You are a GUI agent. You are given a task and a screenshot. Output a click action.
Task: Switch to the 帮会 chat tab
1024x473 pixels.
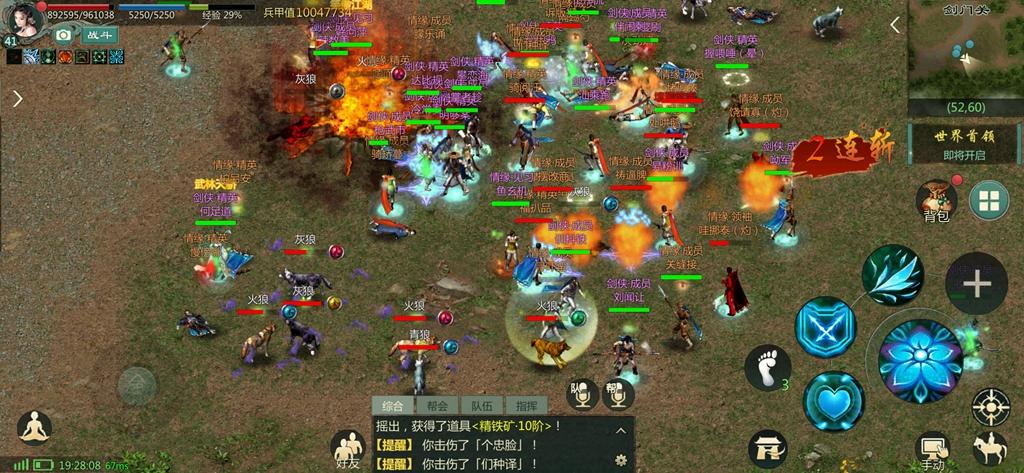(436, 406)
